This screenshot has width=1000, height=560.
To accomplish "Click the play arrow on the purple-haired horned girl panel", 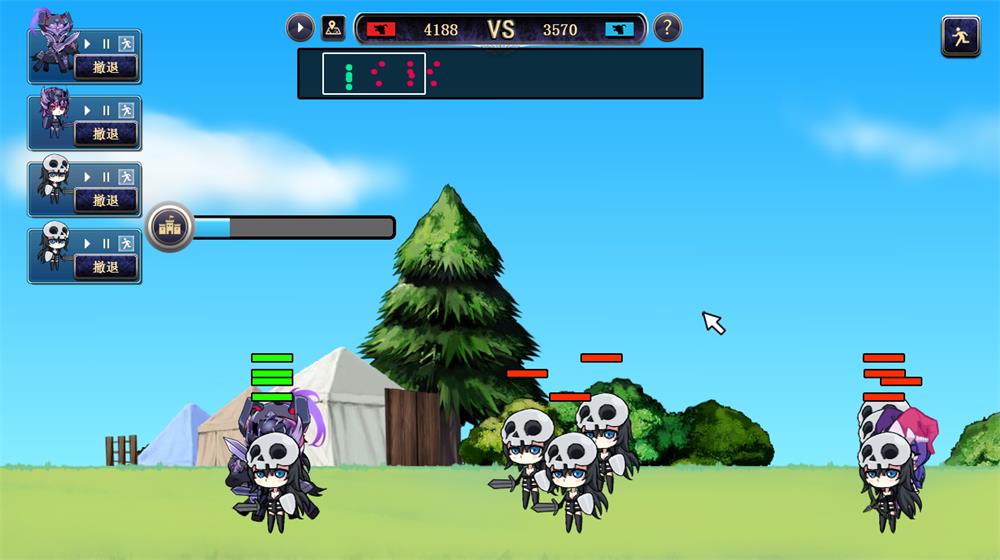I will 87,111.
